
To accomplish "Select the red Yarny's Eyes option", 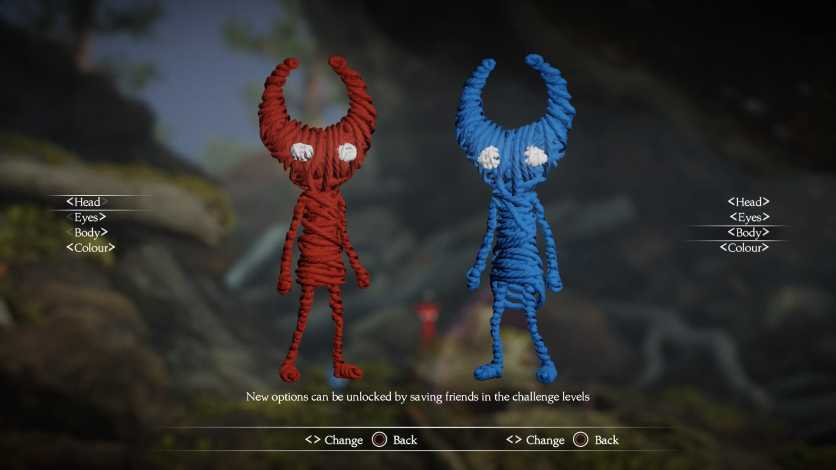I will pos(89,217).
